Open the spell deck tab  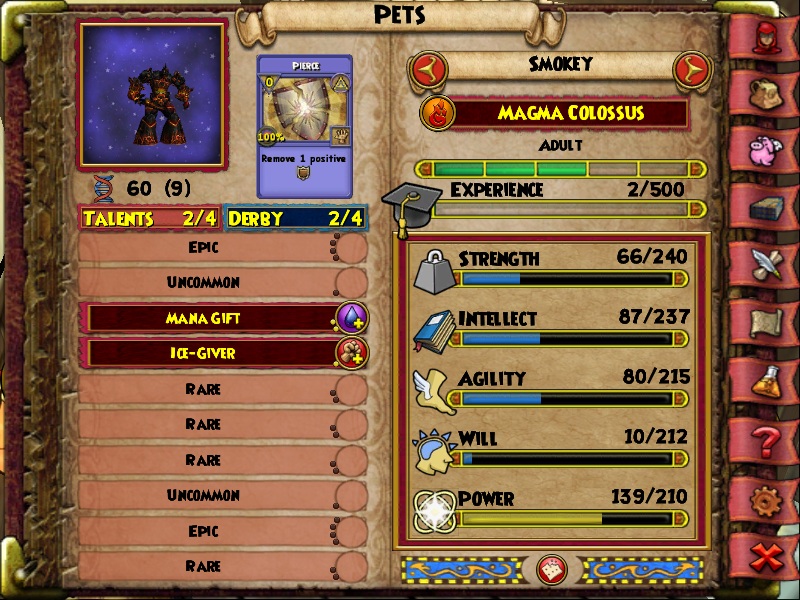[x=767, y=207]
